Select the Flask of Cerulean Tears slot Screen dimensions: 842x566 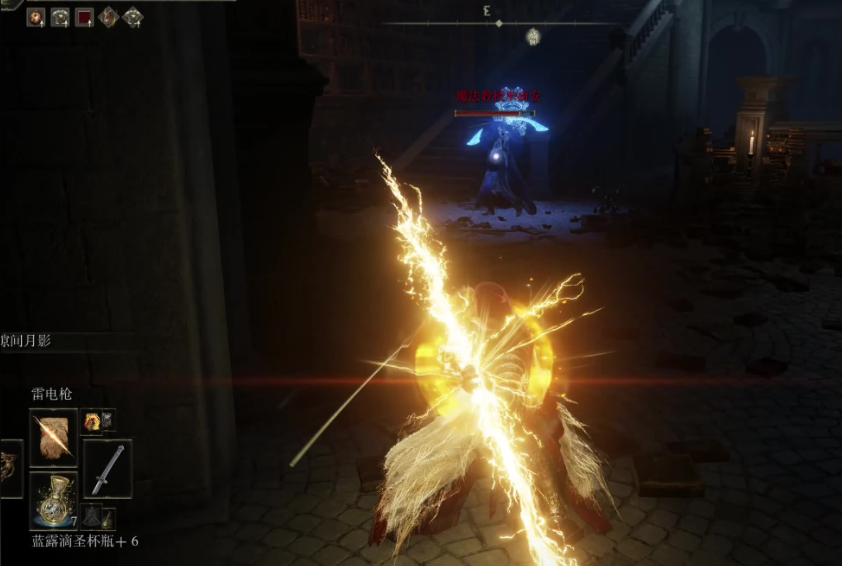point(53,500)
